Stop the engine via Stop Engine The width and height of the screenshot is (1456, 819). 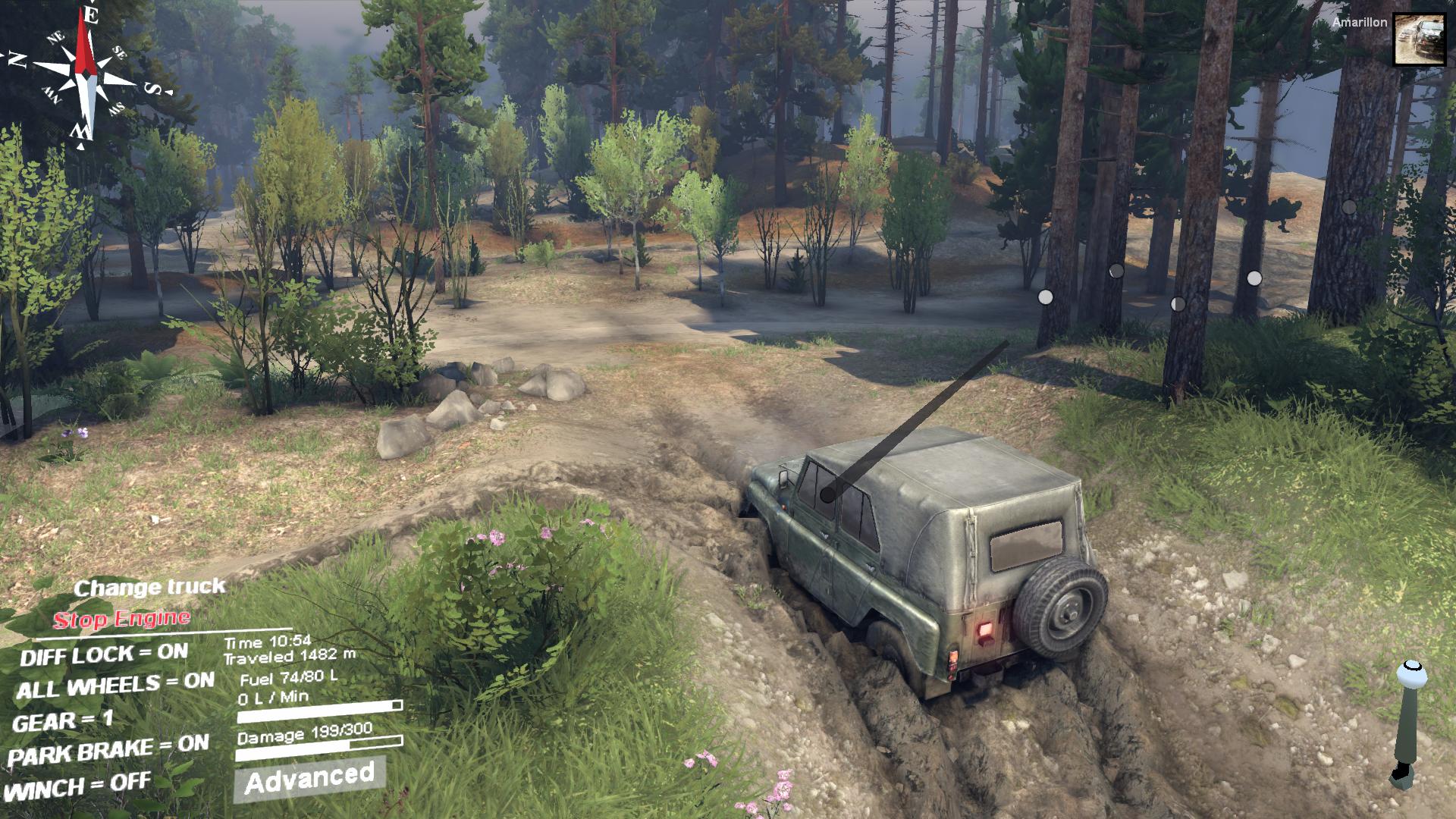tap(121, 620)
